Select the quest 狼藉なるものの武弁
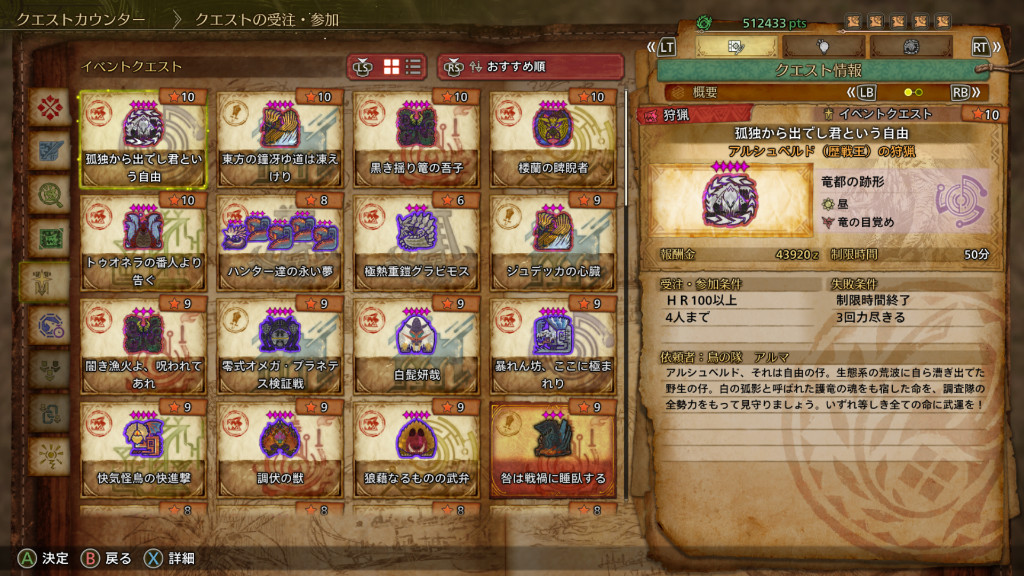This screenshot has height=576, width=1024. (x=415, y=451)
